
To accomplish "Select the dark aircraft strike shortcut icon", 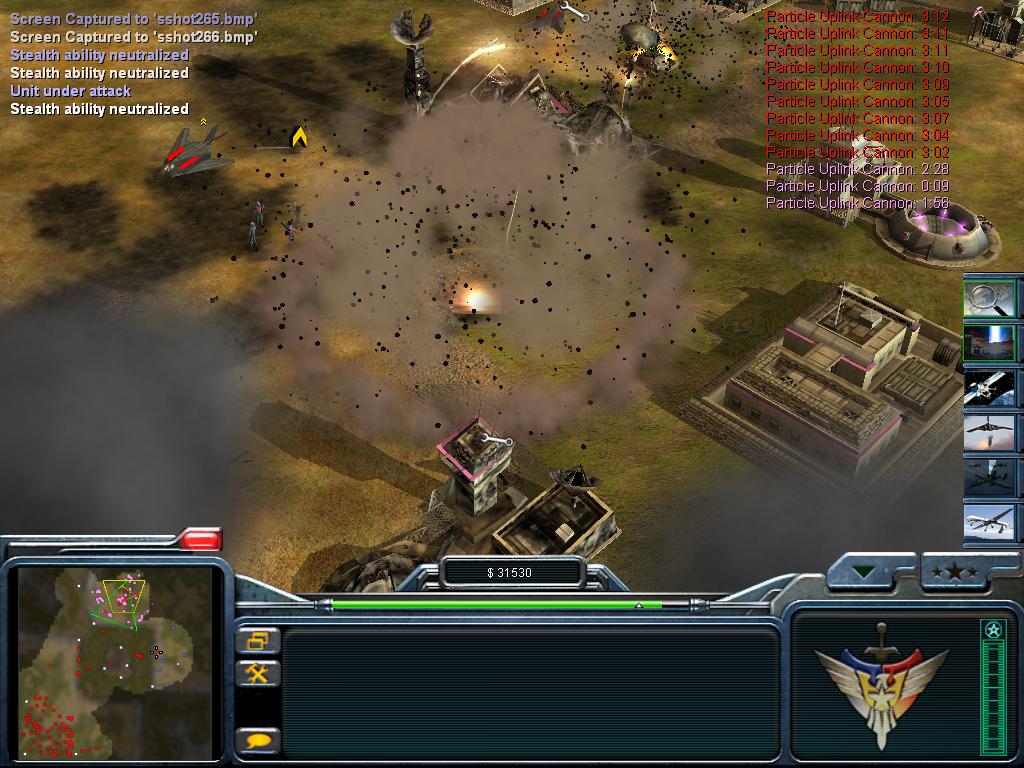I will pyautogui.click(x=990, y=477).
